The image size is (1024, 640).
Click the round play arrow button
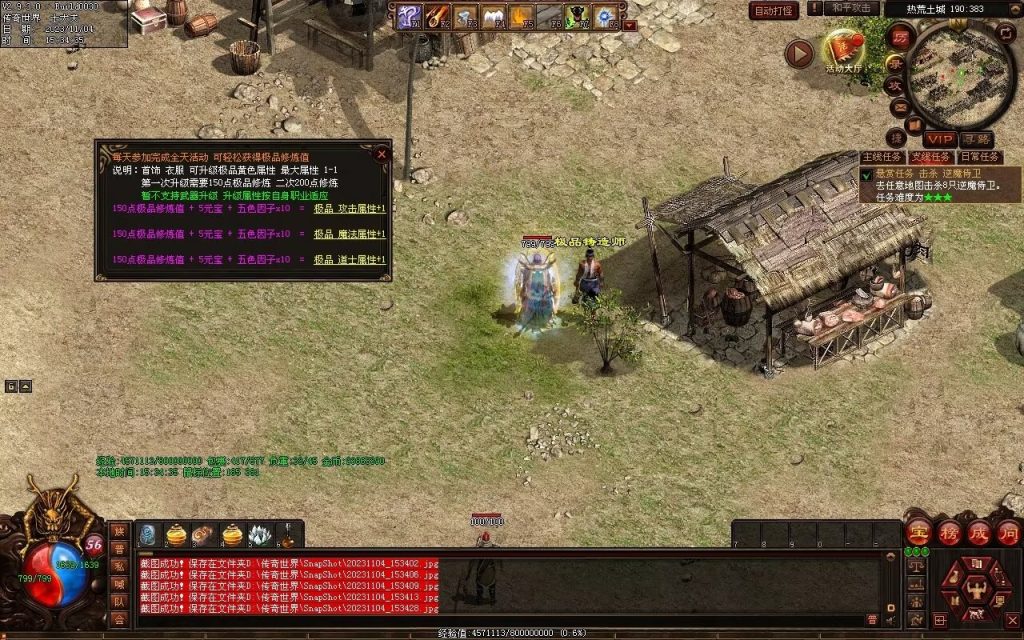799,53
